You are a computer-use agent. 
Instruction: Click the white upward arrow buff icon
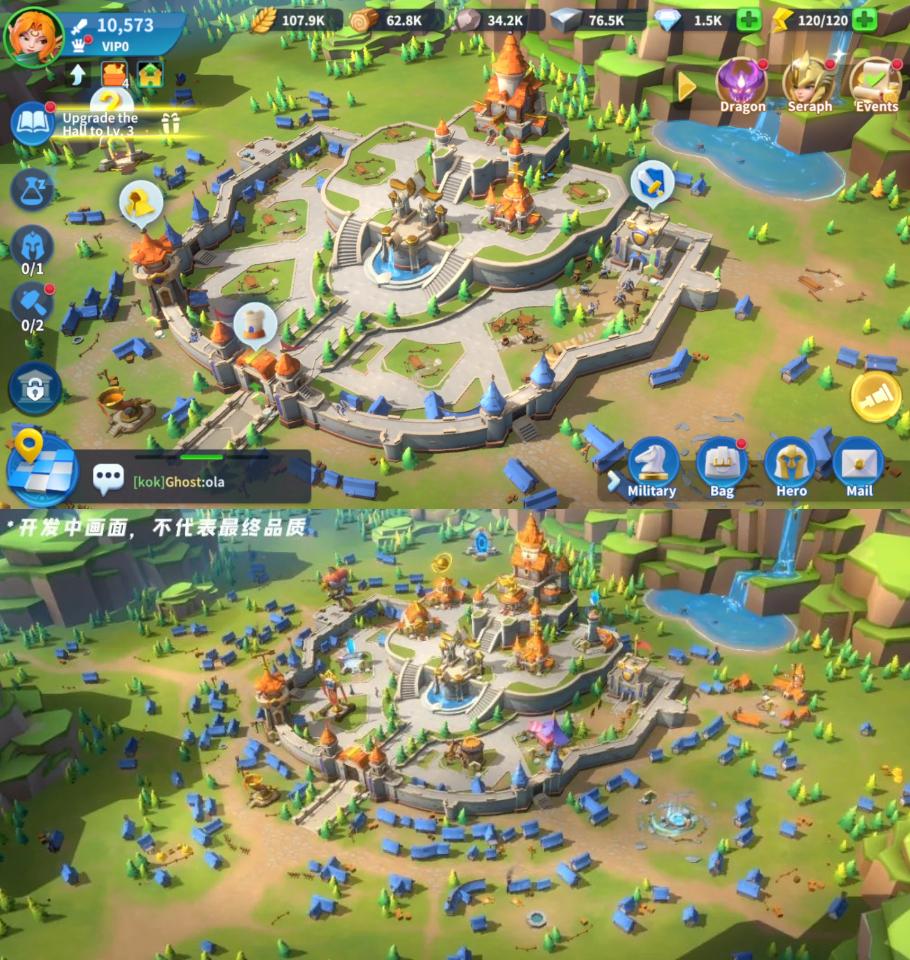pyautogui.click(x=79, y=74)
